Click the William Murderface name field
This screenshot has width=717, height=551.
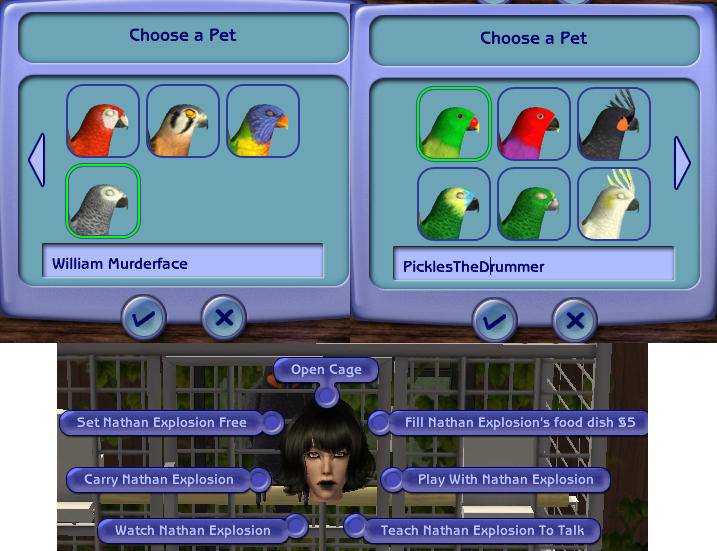pyautogui.click(x=183, y=264)
